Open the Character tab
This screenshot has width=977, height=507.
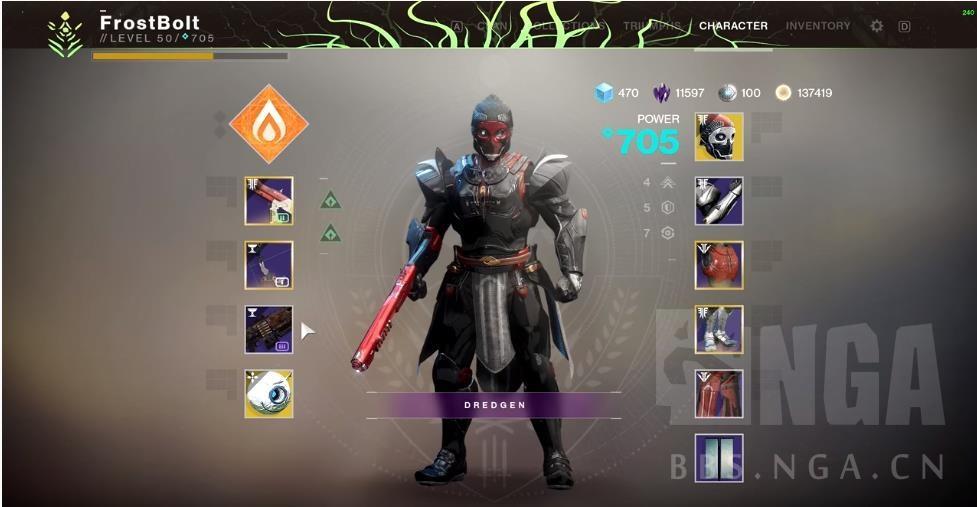pyautogui.click(x=733, y=26)
